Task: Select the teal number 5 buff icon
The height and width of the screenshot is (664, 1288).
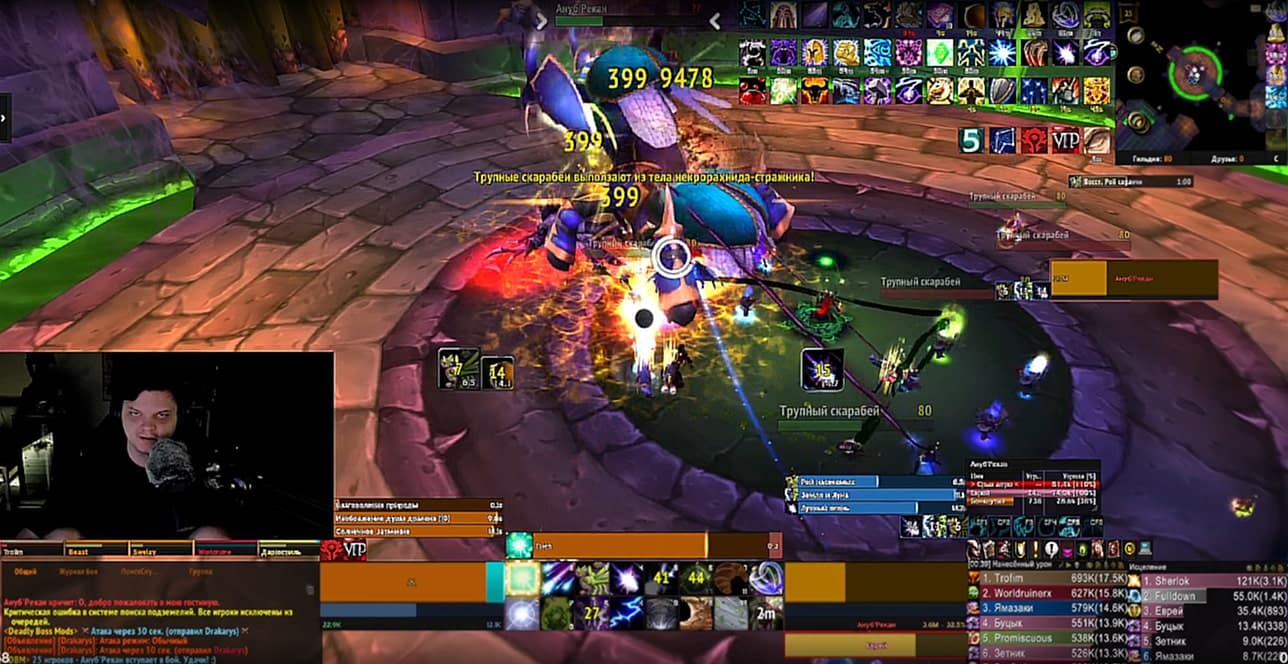Action: tap(970, 140)
